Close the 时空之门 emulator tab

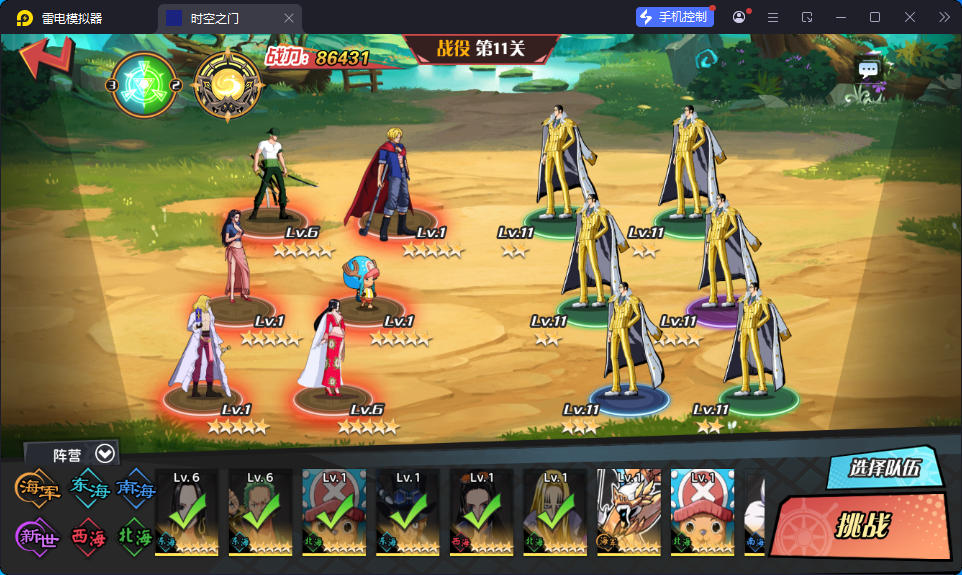[289, 18]
